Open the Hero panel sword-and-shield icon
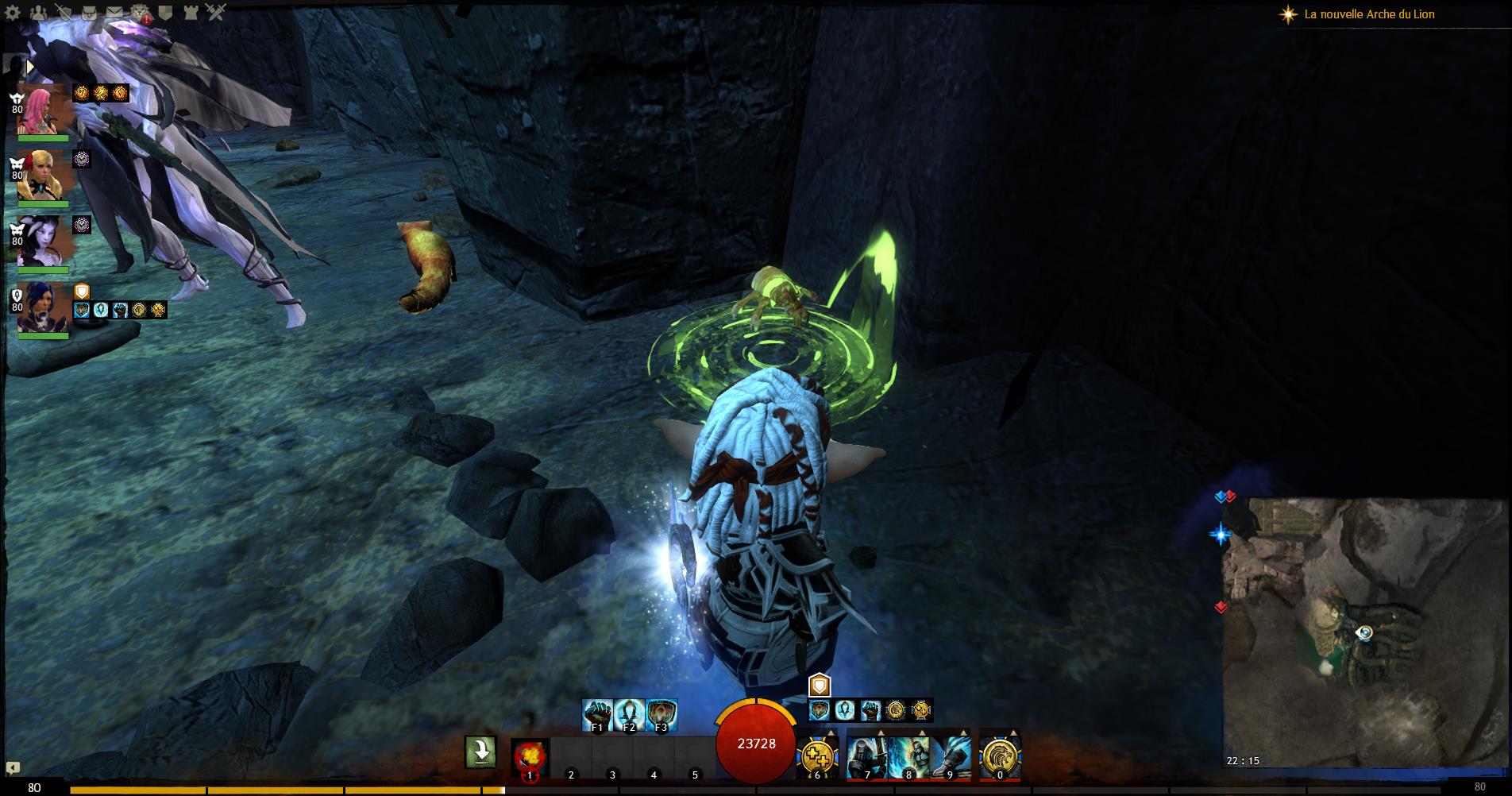Viewport: 1512px width, 796px height. coord(64,12)
